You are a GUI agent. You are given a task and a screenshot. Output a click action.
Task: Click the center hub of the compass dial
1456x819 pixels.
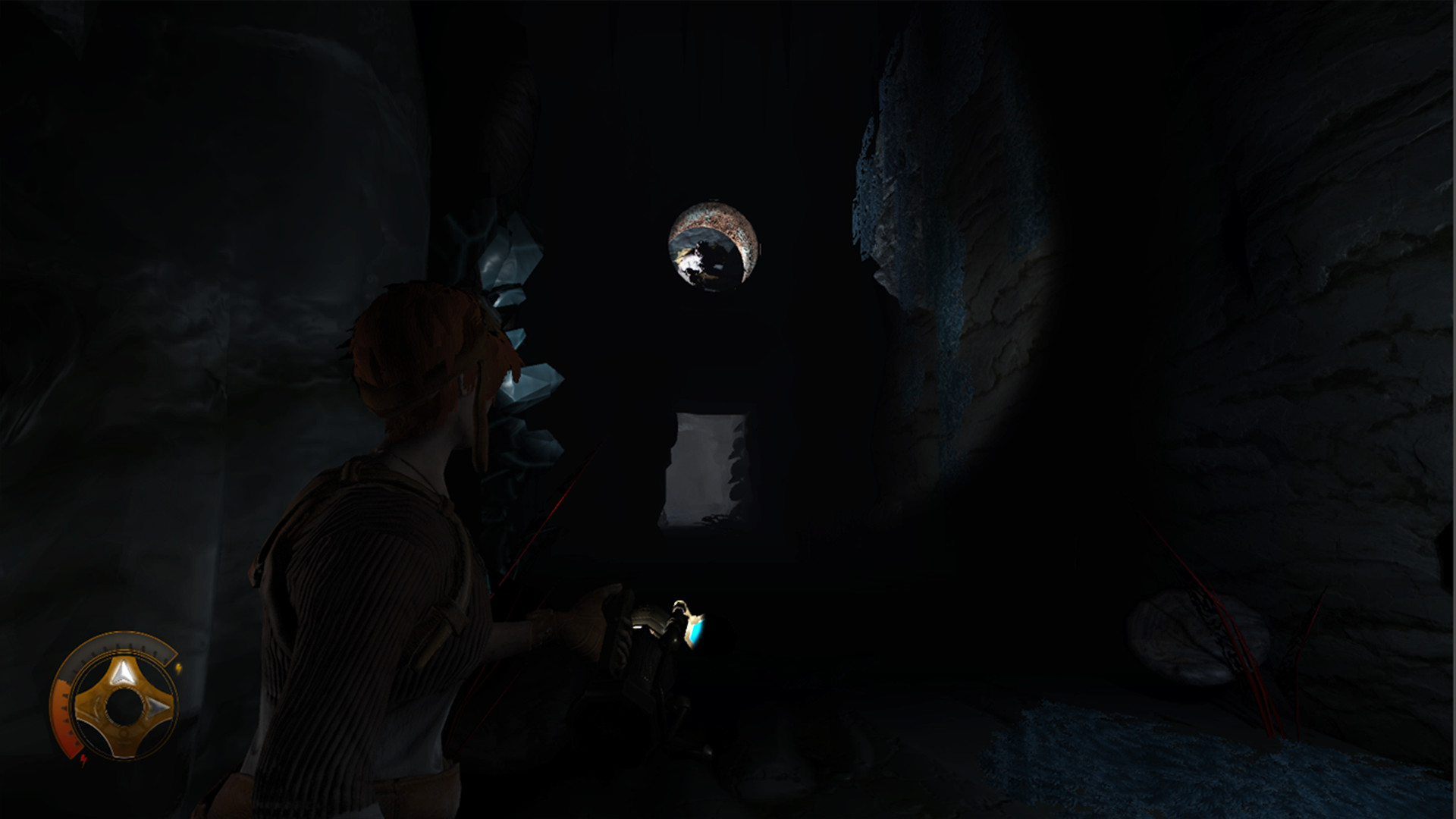[x=124, y=707]
